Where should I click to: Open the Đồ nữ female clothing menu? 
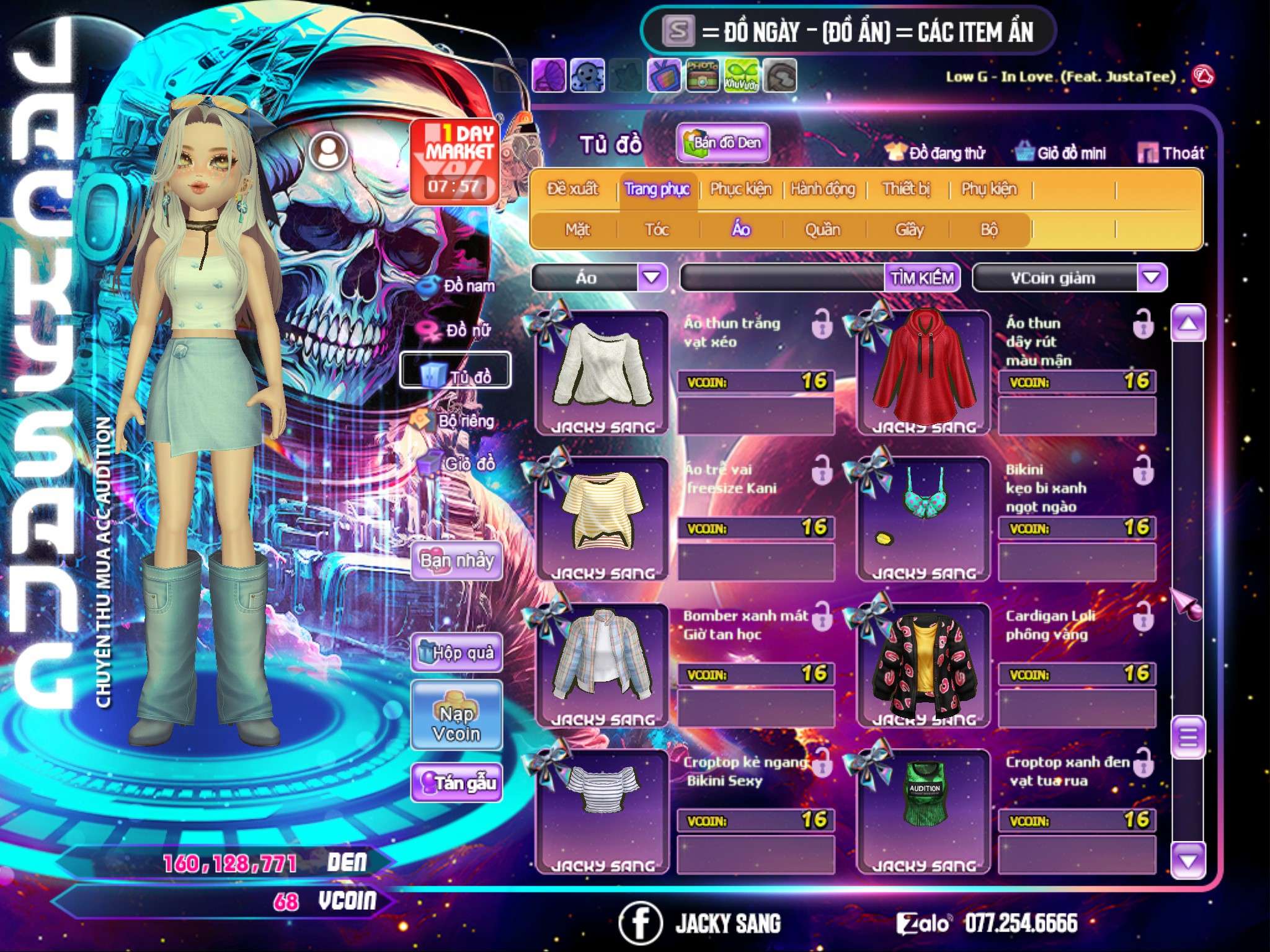(x=458, y=330)
